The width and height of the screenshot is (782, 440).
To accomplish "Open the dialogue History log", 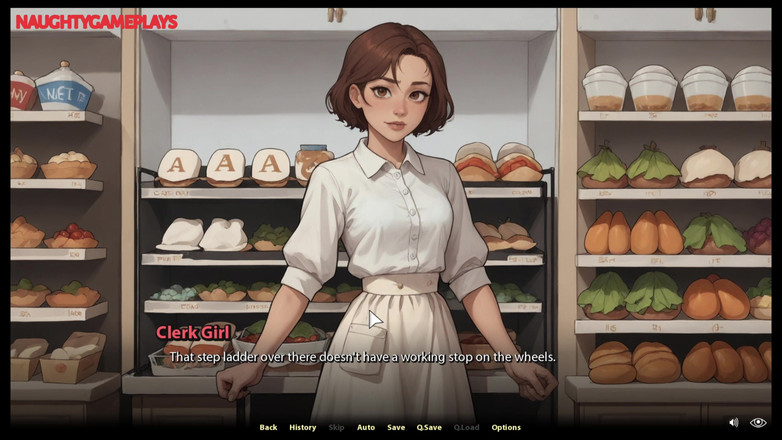I will pos(302,427).
